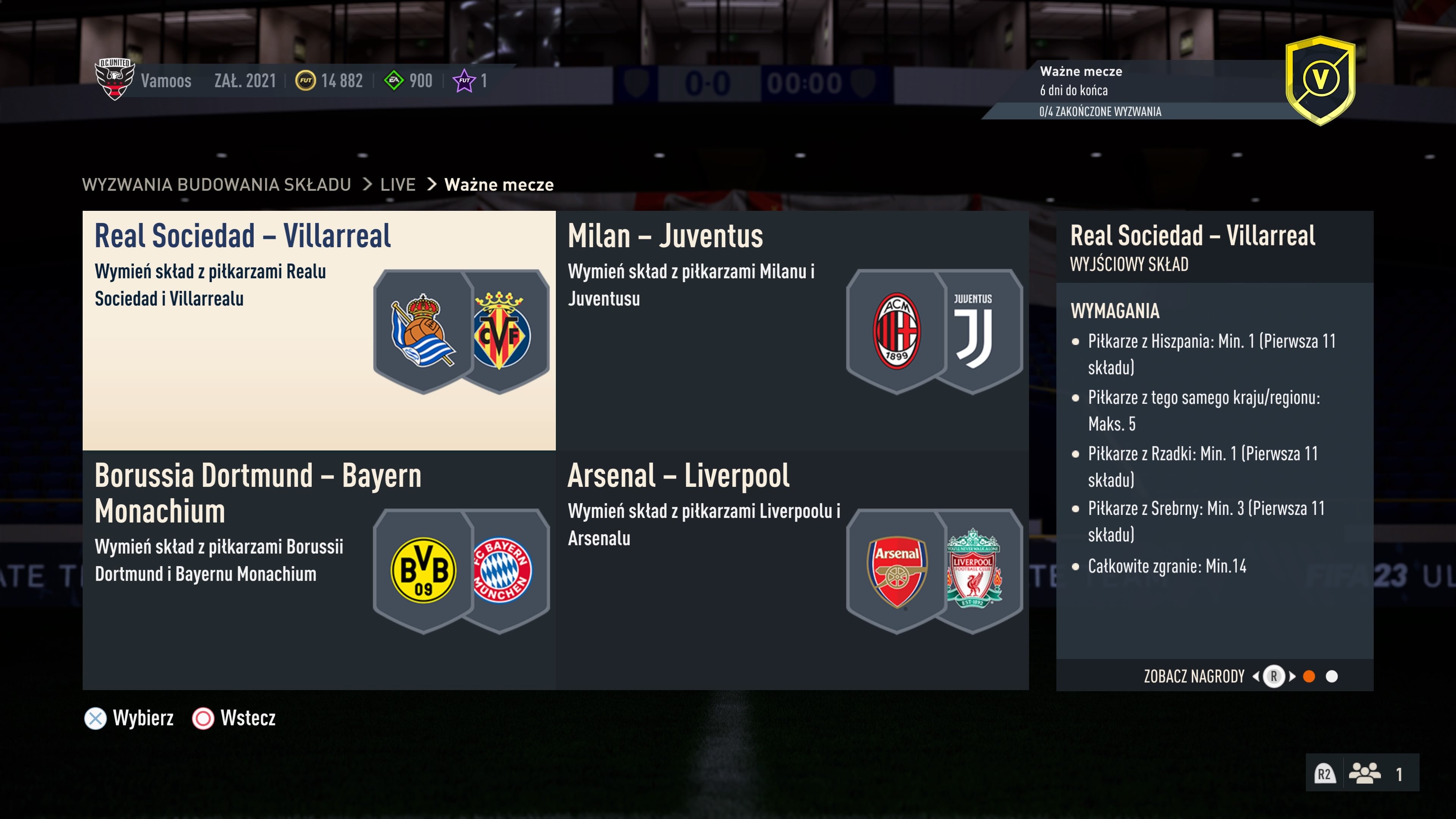This screenshot has height=819, width=1456.
Task: Open the Ważne mecze group badge
Action: pyautogui.click(x=1320, y=80)
